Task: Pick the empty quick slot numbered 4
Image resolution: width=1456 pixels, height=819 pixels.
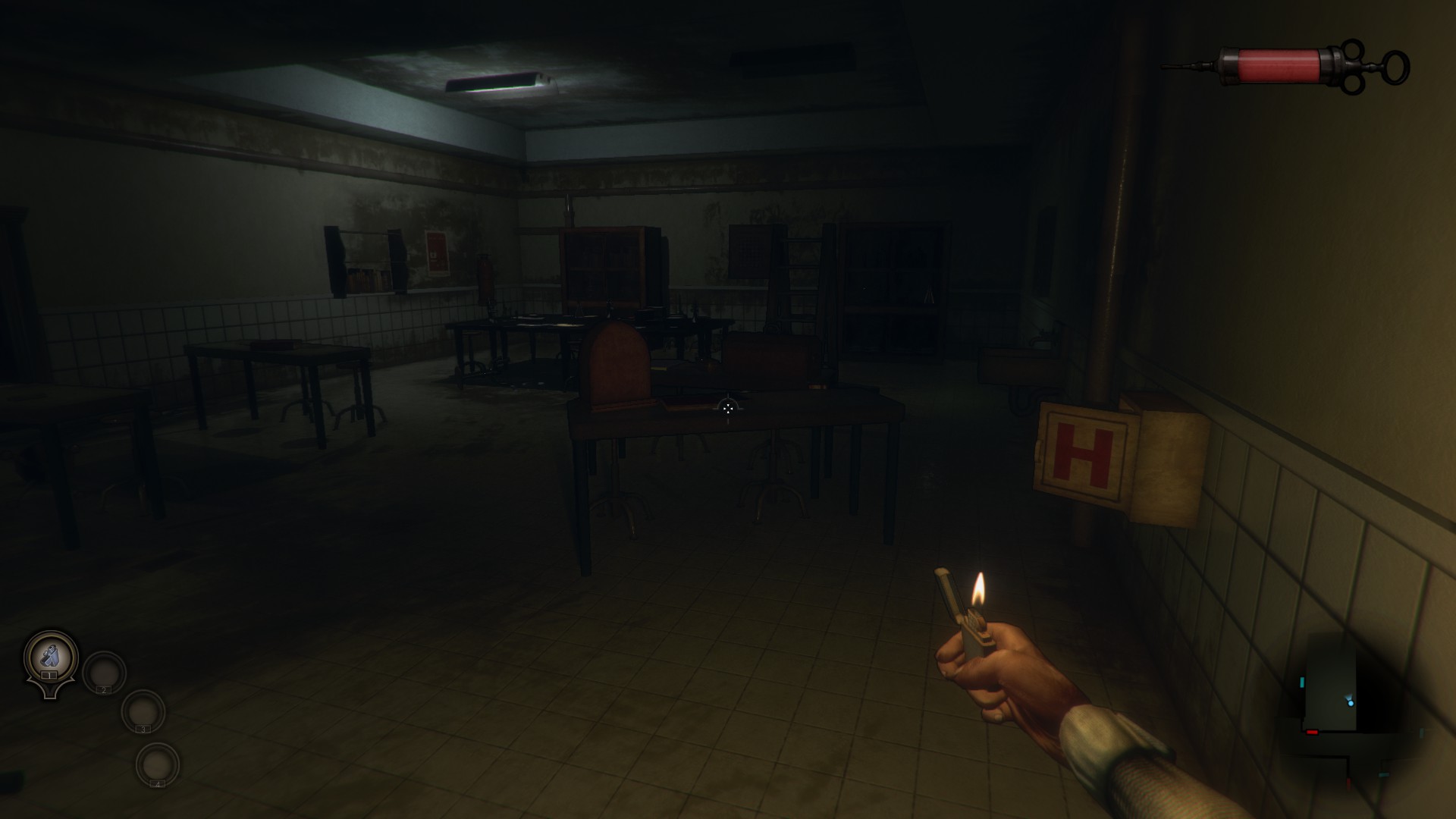Action: coord(158,764)
